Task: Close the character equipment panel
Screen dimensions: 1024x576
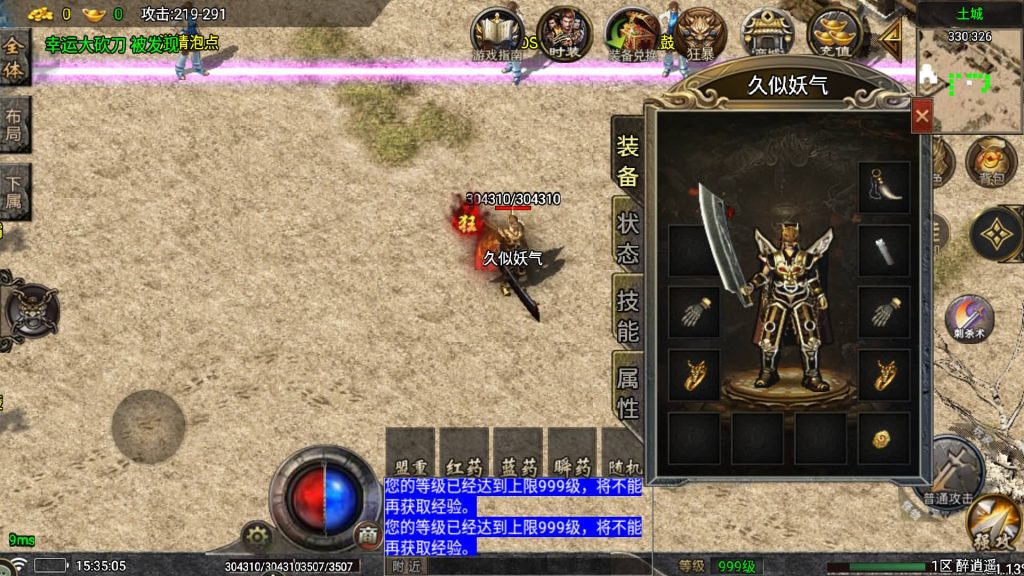Action: (x=922, y=117)
